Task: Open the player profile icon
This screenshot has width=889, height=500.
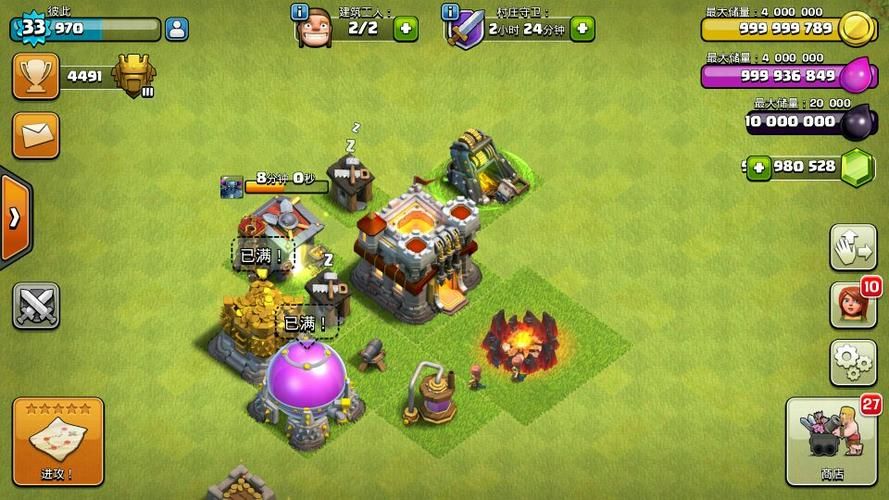Action: [178, 28]
